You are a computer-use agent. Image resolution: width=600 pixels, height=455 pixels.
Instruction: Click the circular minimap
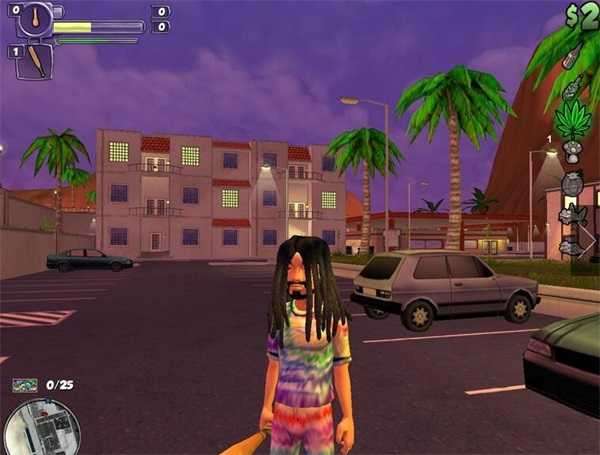(x=40, y=428)
